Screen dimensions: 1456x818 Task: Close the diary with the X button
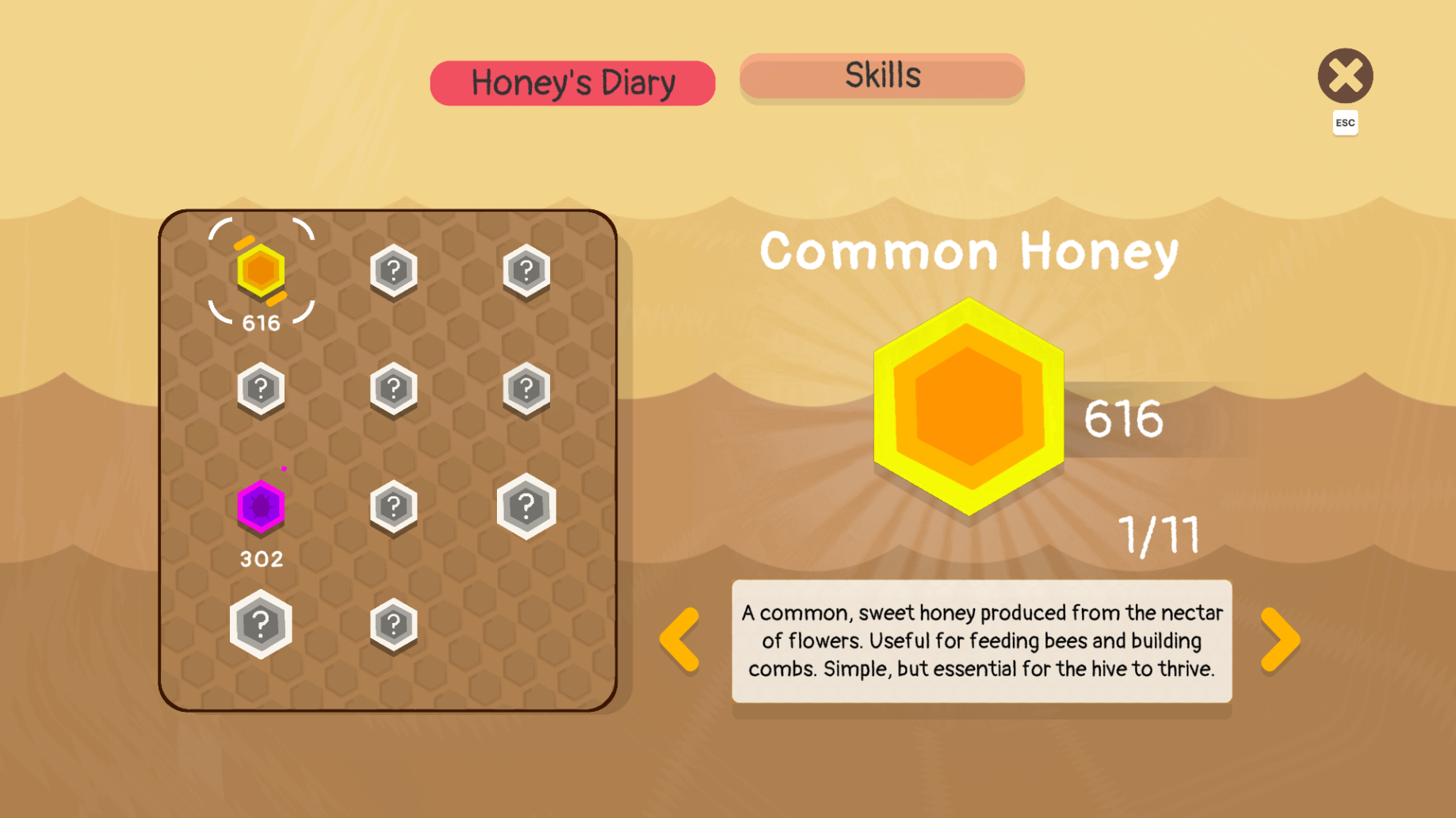[x=1345, y=75]
